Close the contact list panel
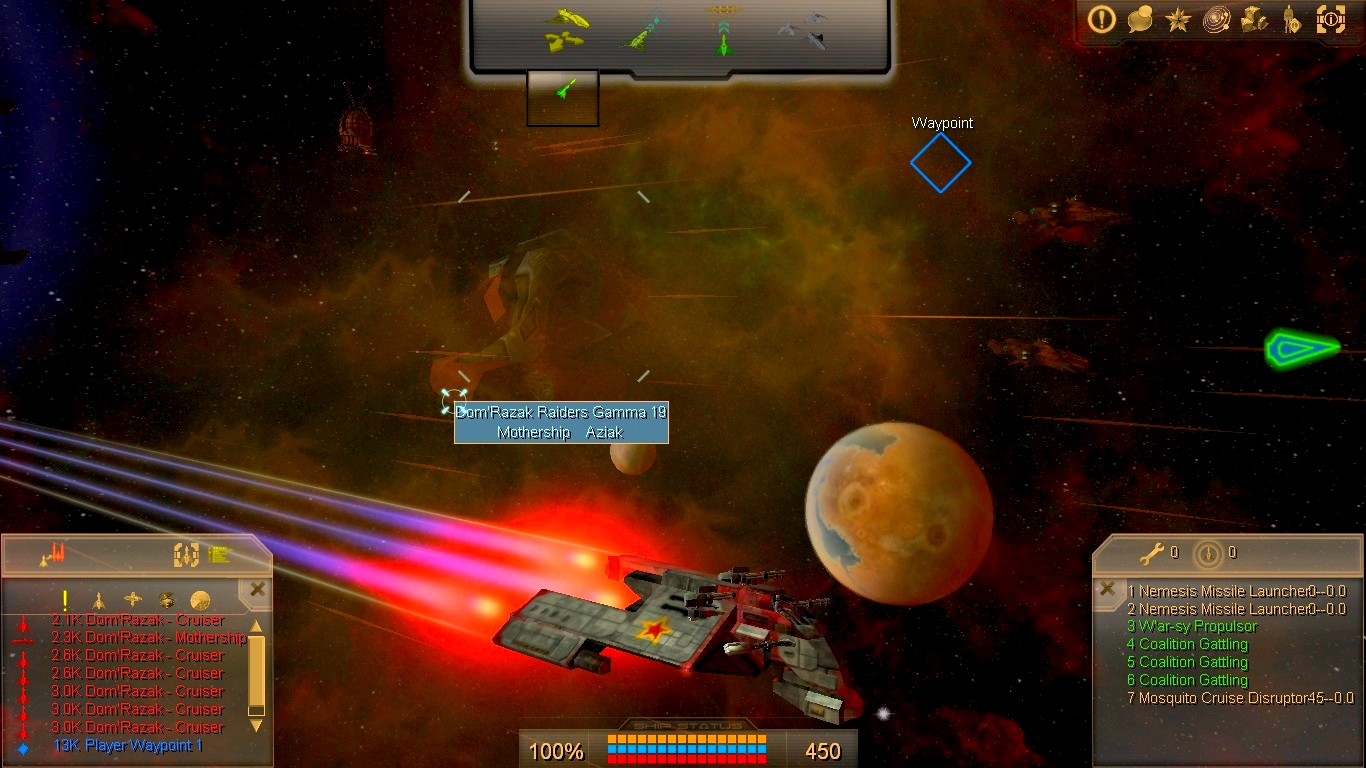 tap(257, 590)
